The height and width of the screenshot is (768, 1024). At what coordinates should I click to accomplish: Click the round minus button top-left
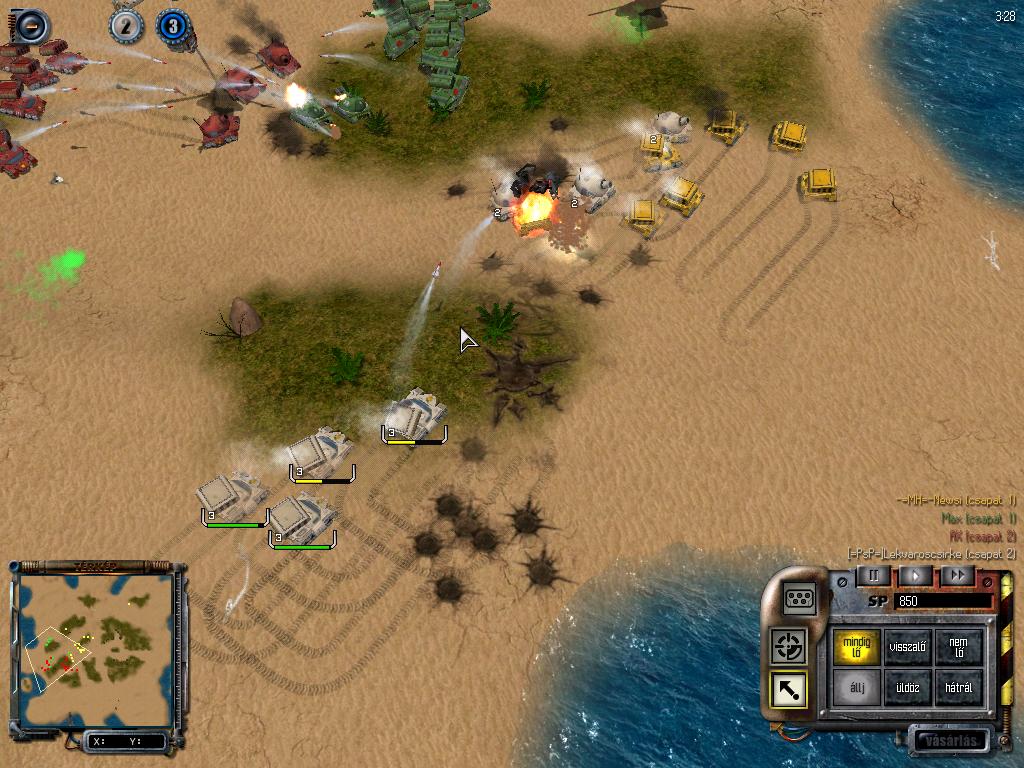click(30, 24)
